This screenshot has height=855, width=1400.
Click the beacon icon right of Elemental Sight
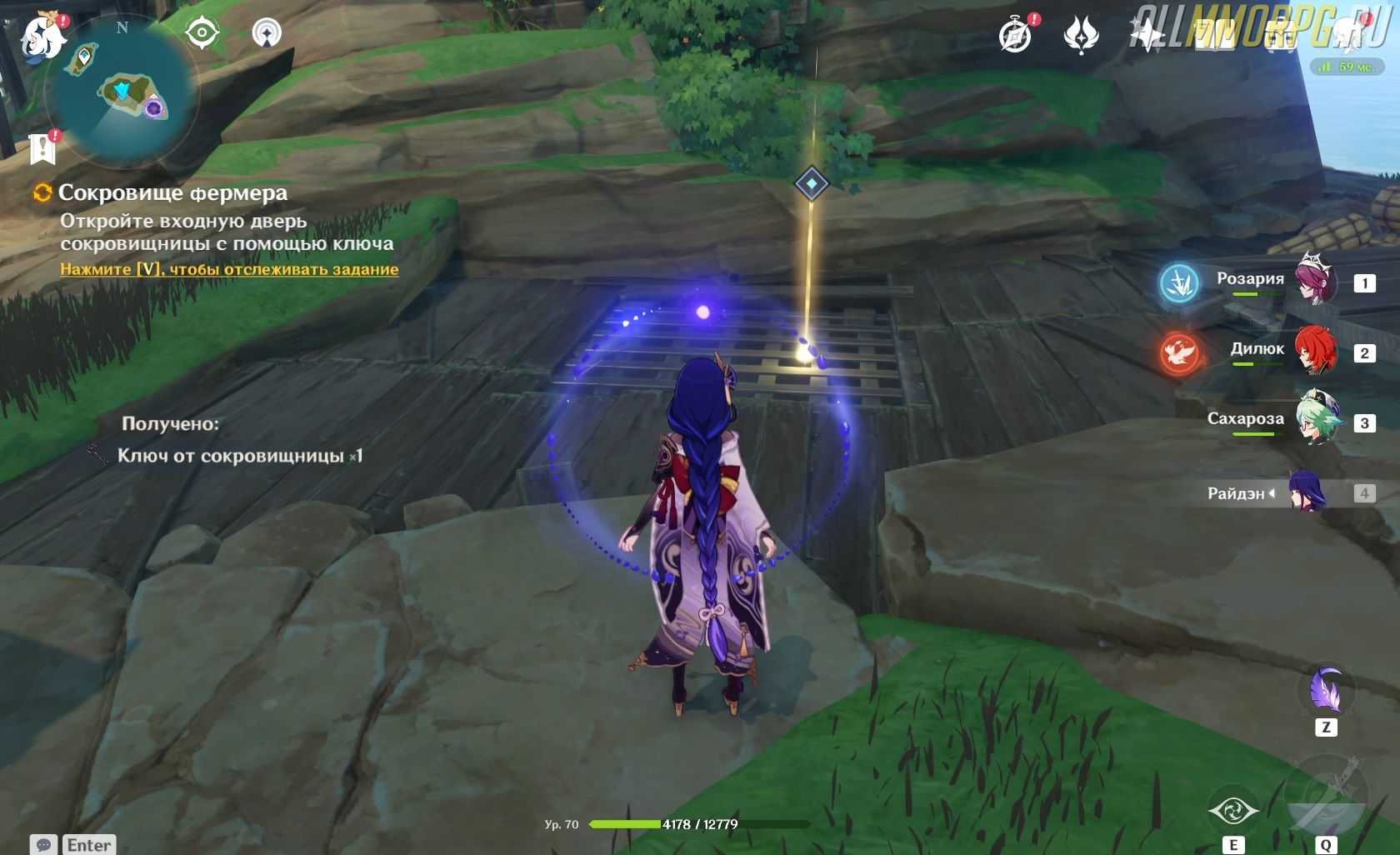tap(267, 33)
